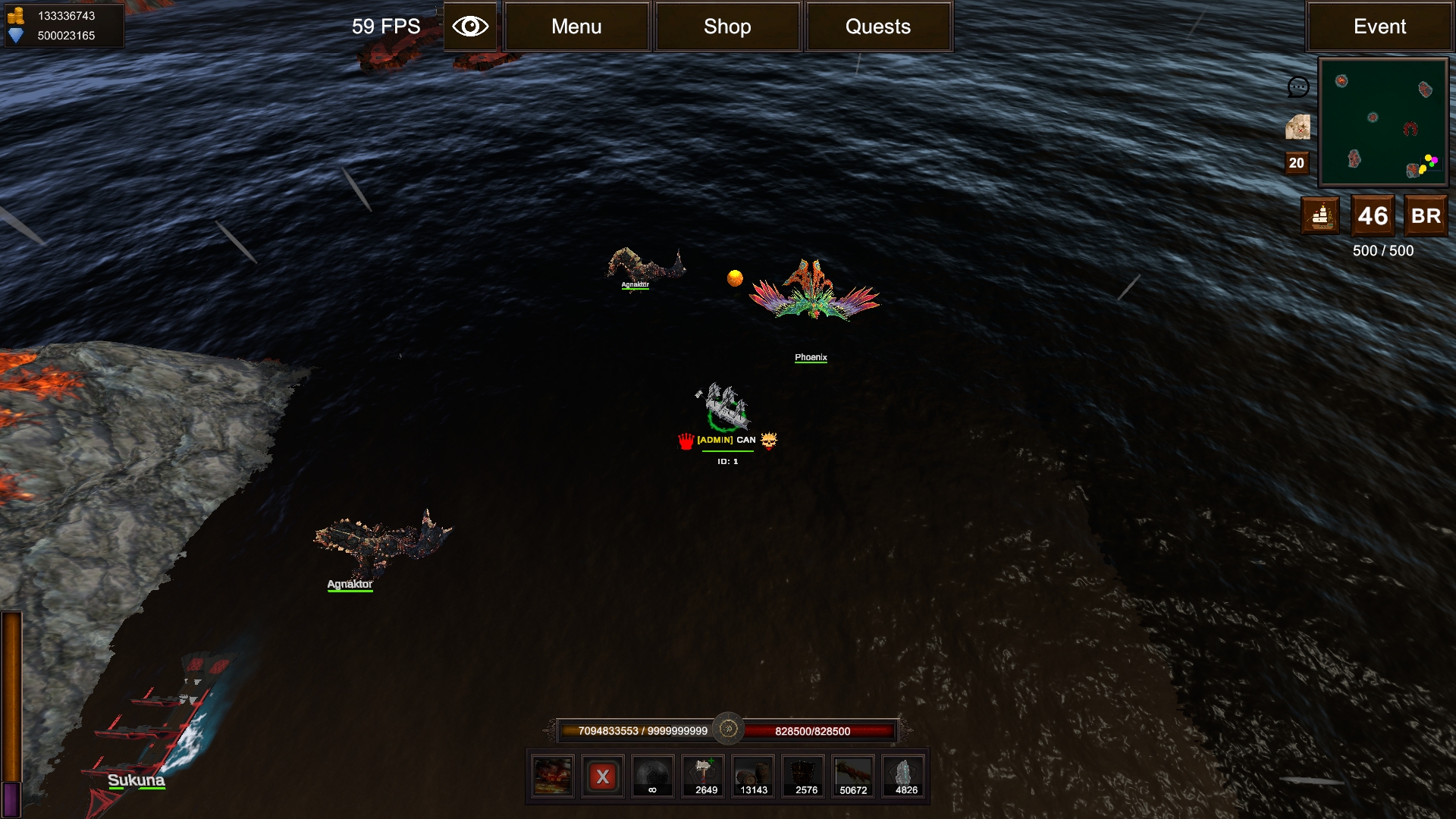Open the treasure map icon
This screenshot has width=1456, height=819.
click(1298, 127)
